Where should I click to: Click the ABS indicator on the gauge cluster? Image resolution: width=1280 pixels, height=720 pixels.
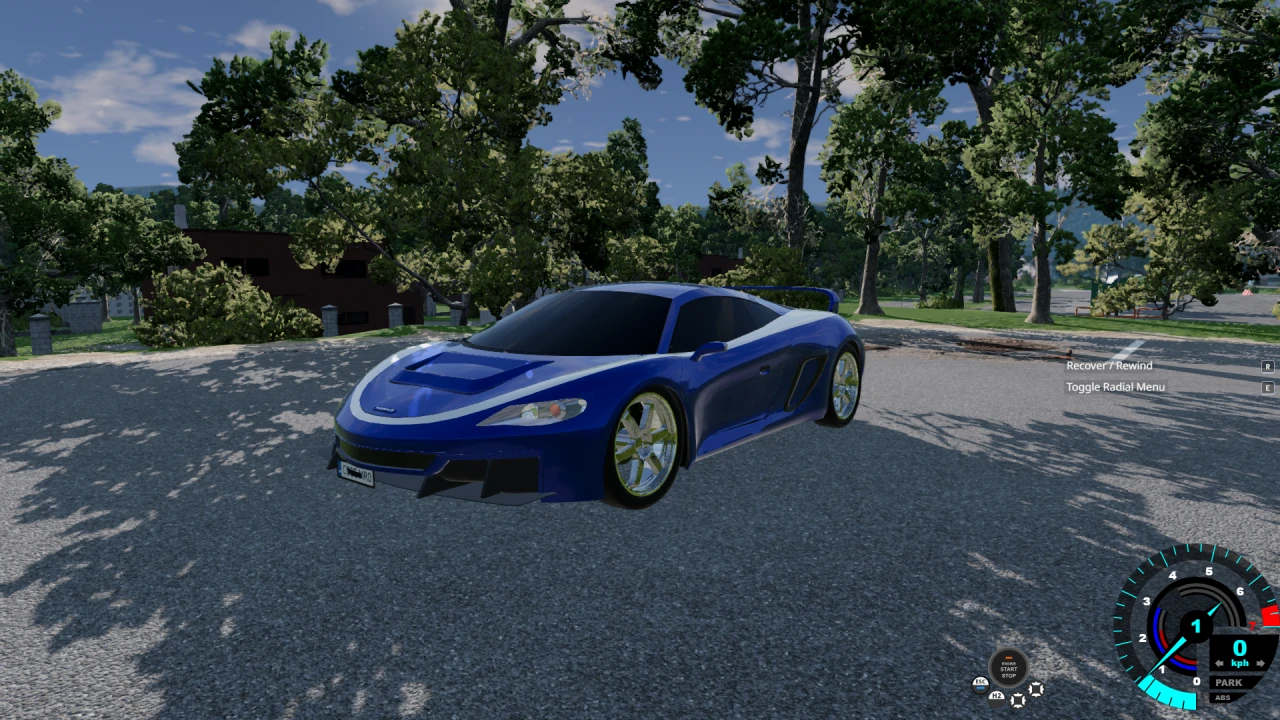coord(1223,698)
